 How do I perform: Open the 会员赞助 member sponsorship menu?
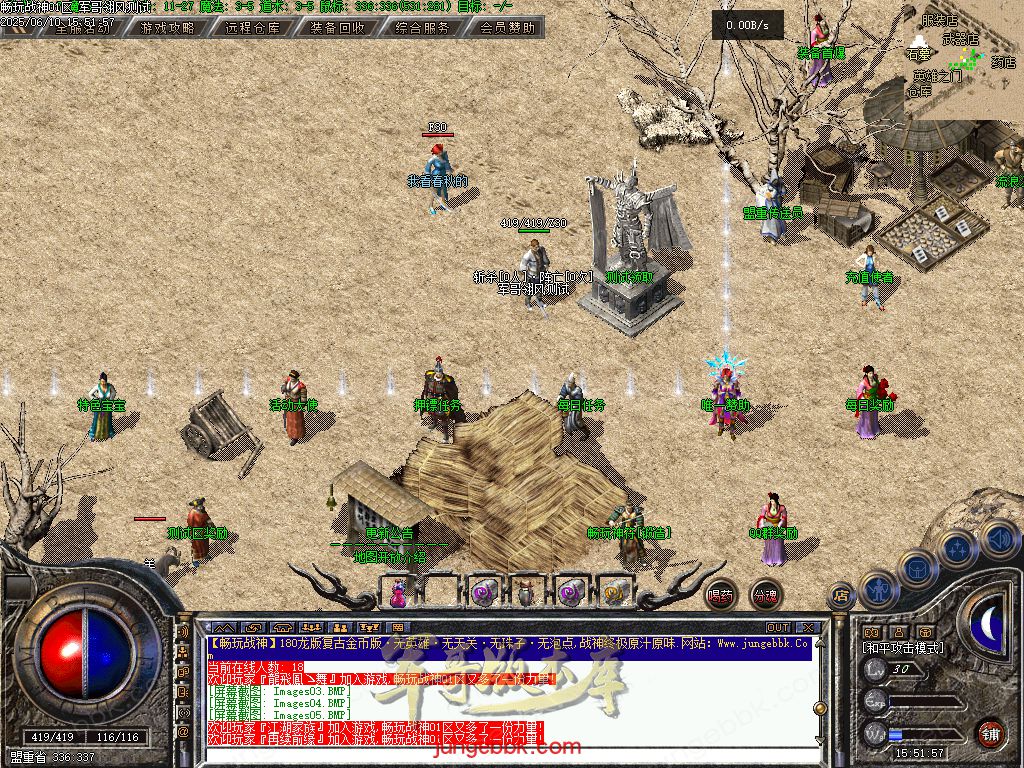[507, 28]
